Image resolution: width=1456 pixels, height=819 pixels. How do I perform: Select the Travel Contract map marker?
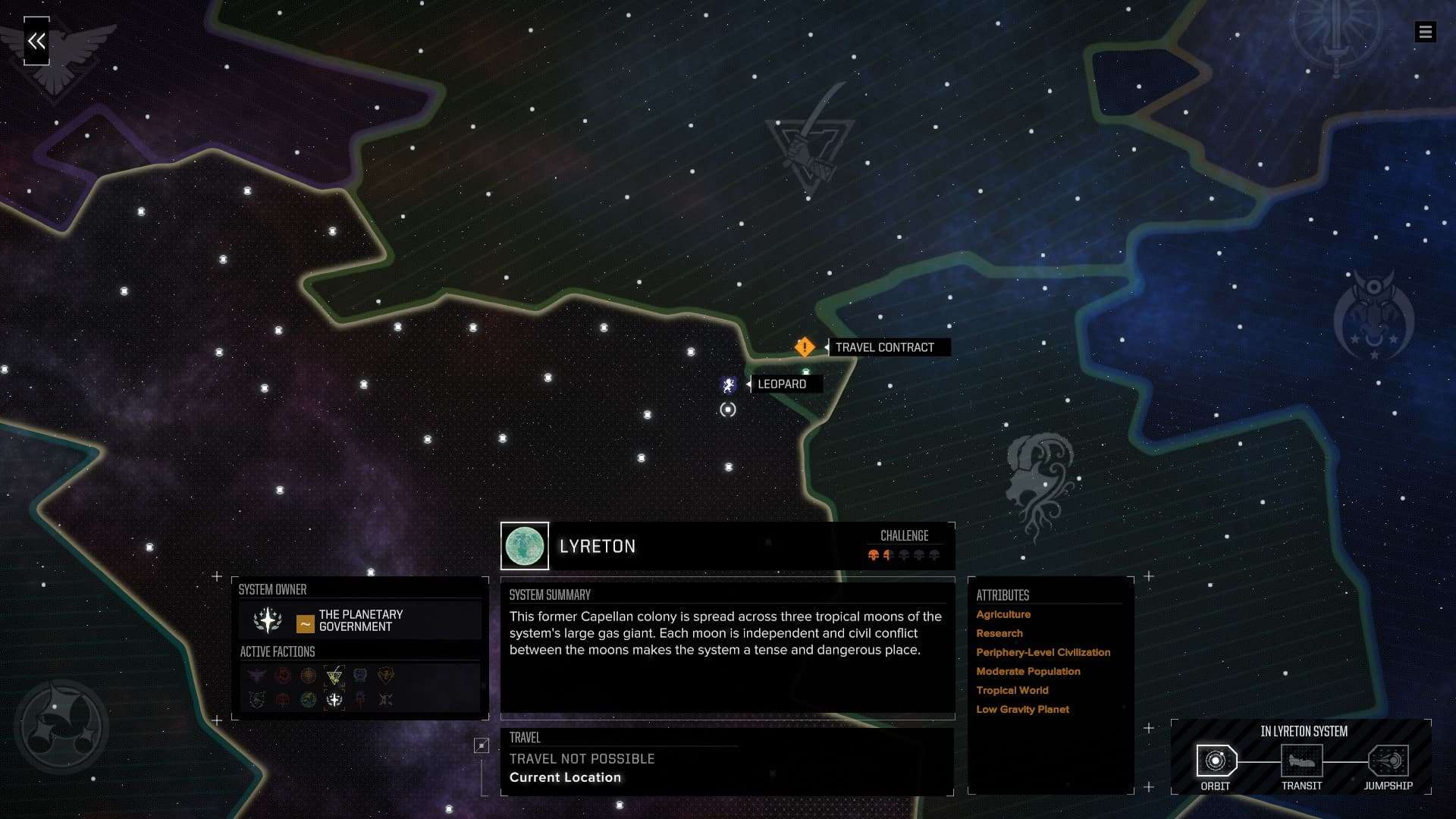[805, 347]
